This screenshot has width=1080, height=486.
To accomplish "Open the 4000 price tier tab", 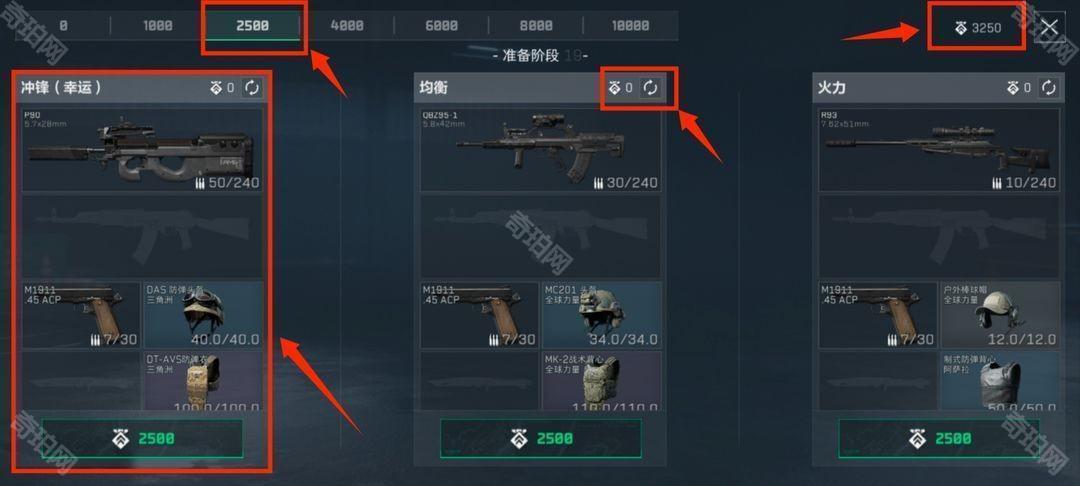I will [x=347, y=26].
